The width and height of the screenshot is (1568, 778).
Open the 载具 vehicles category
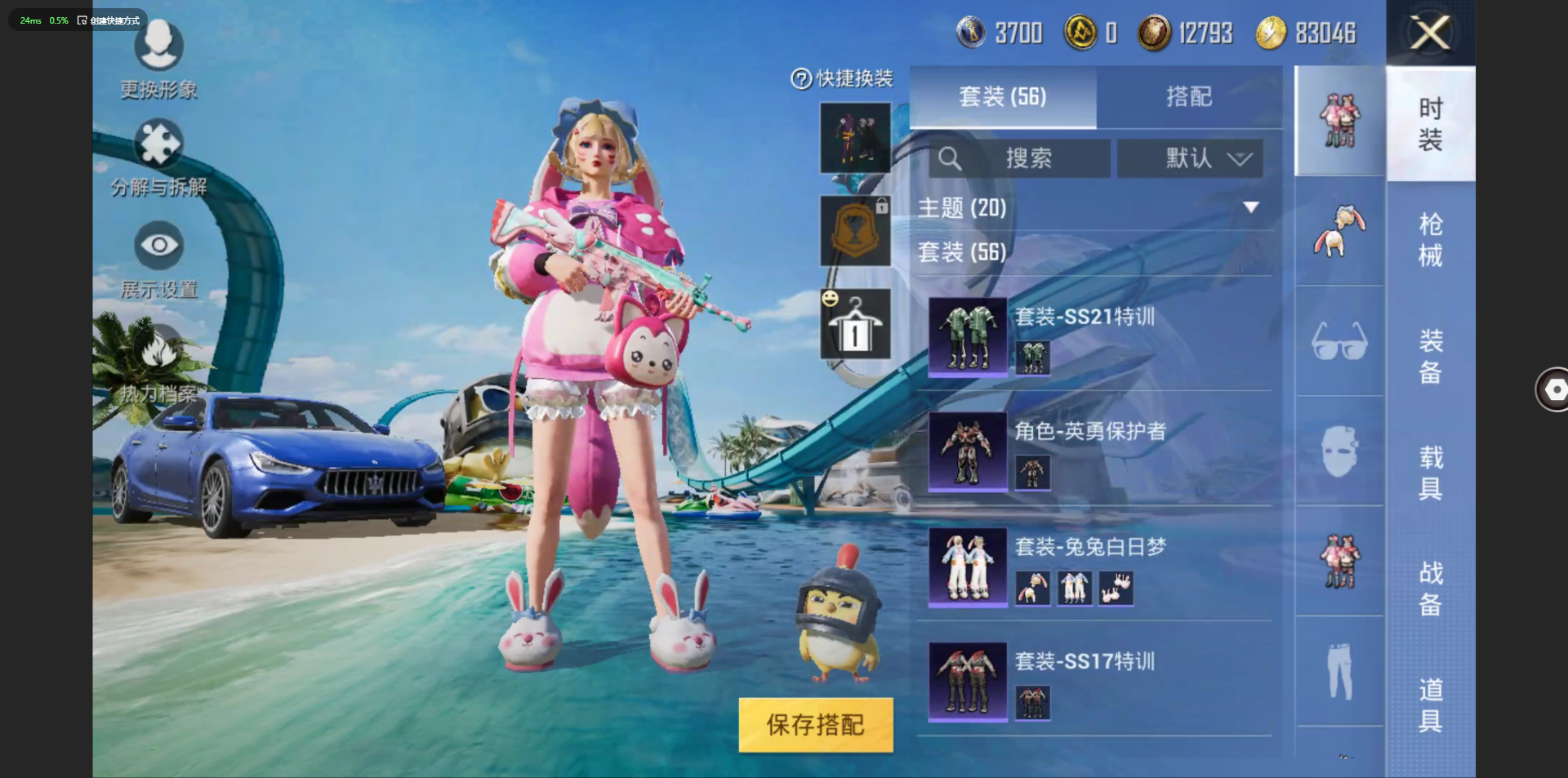tap(1430, 472)
